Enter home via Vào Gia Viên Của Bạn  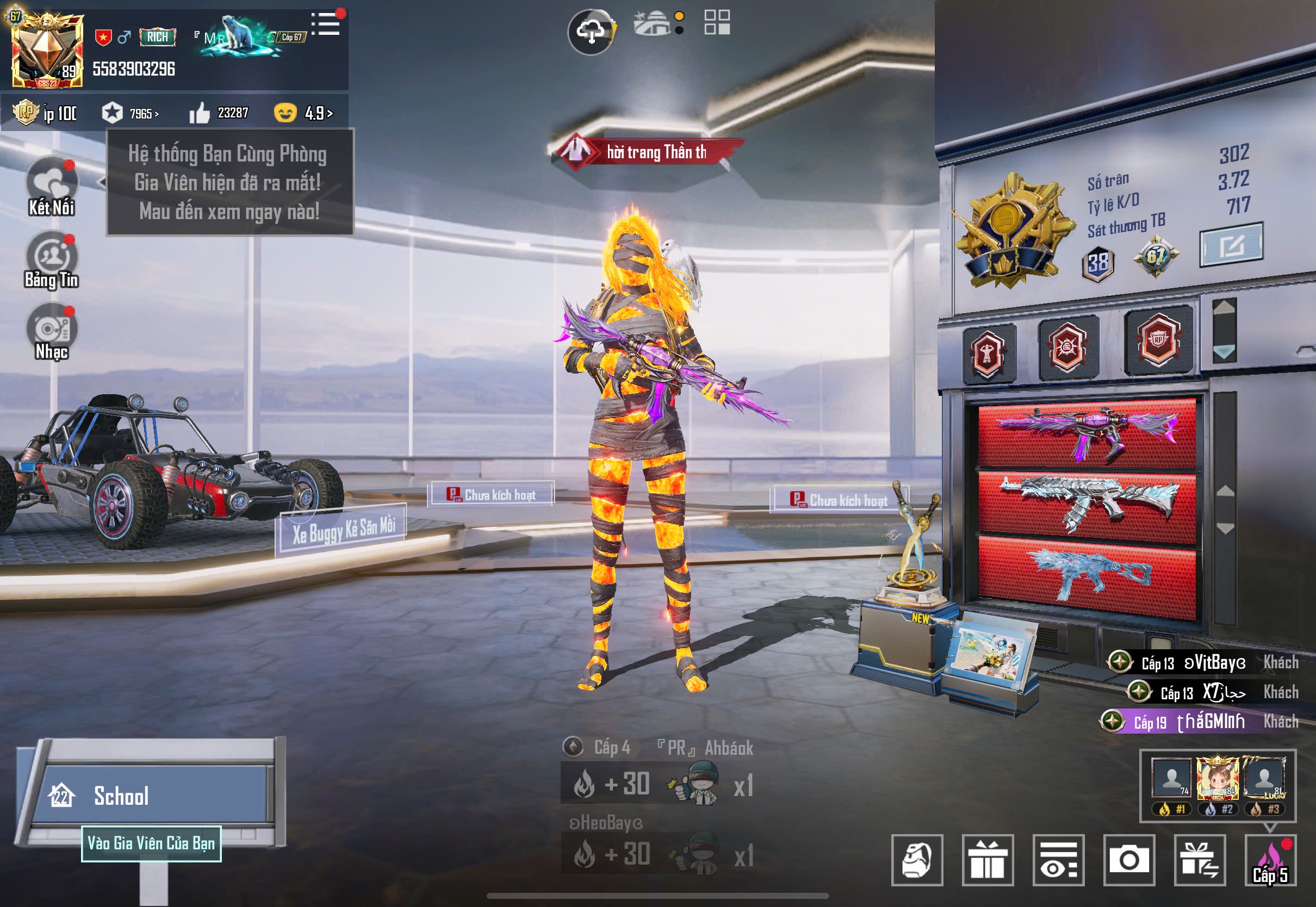click(151, 843)
